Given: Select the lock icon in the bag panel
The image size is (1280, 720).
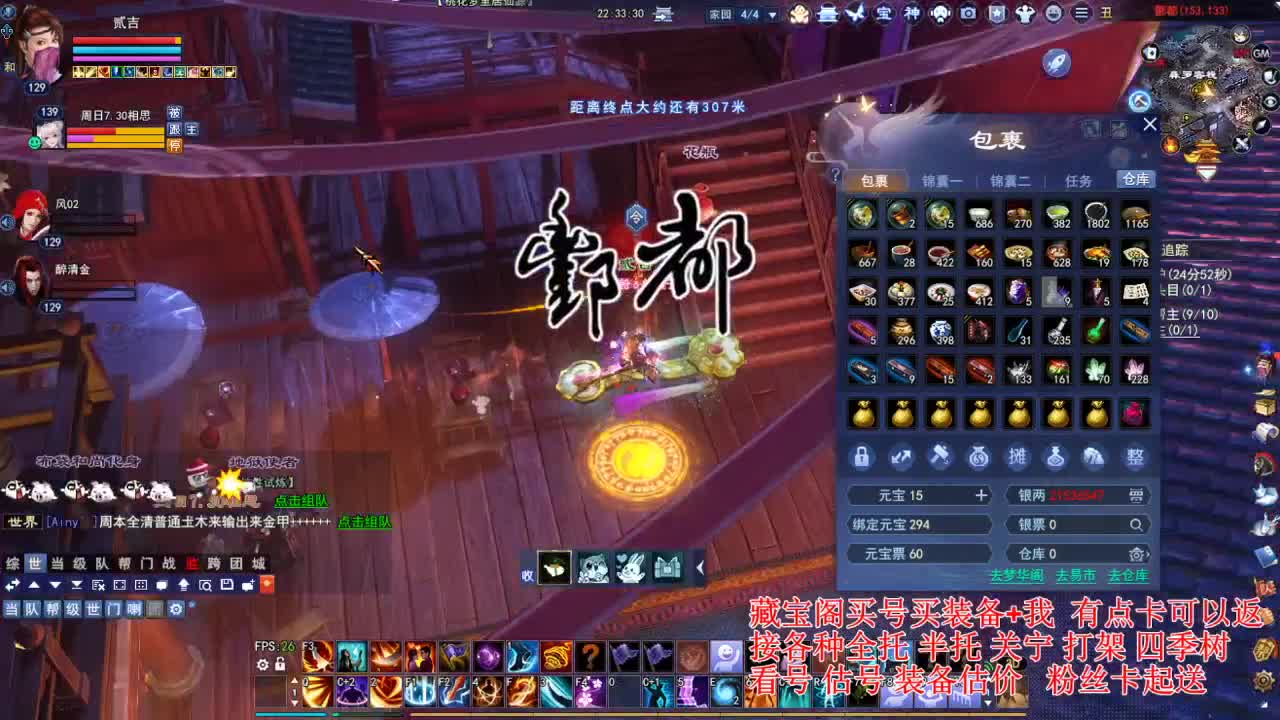Looking at the screenshot, I should click(862, 457).
